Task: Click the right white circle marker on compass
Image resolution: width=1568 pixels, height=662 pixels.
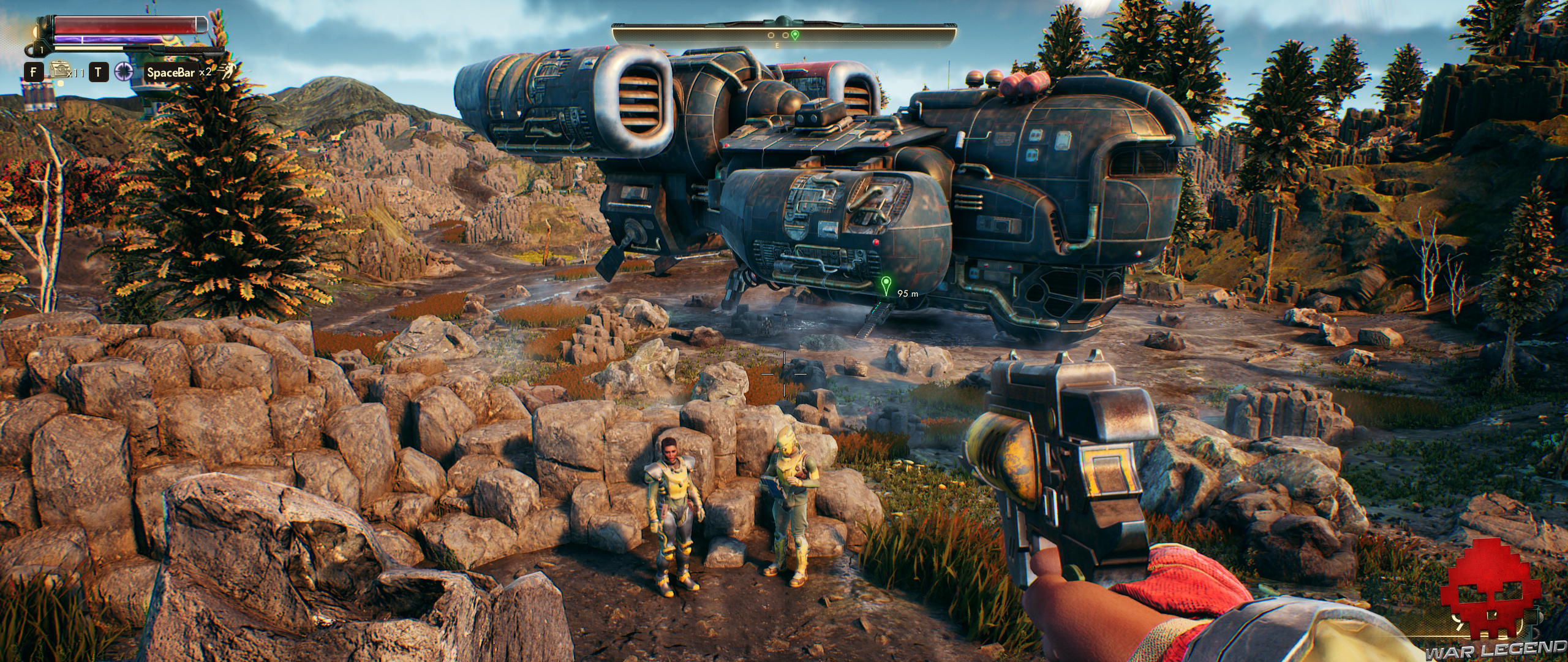Action: click(x=785, y=36)
